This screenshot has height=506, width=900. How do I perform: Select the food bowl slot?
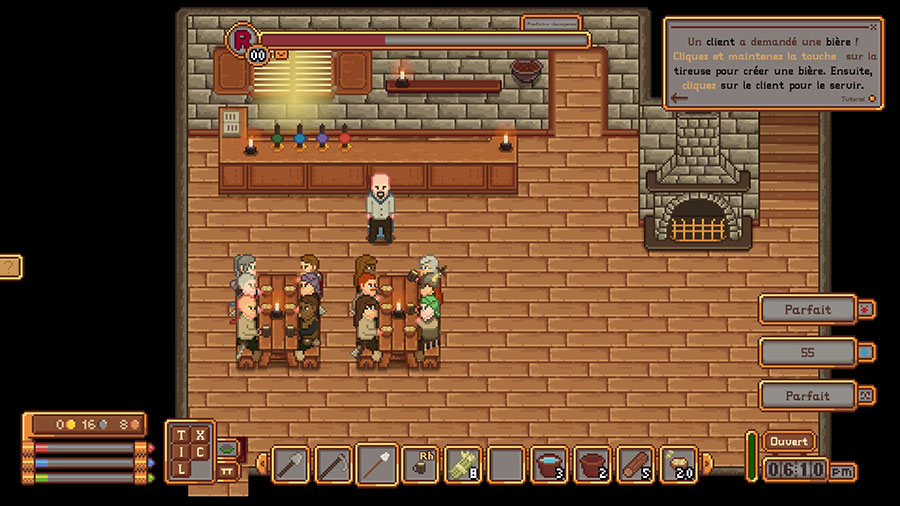point(679,465)
